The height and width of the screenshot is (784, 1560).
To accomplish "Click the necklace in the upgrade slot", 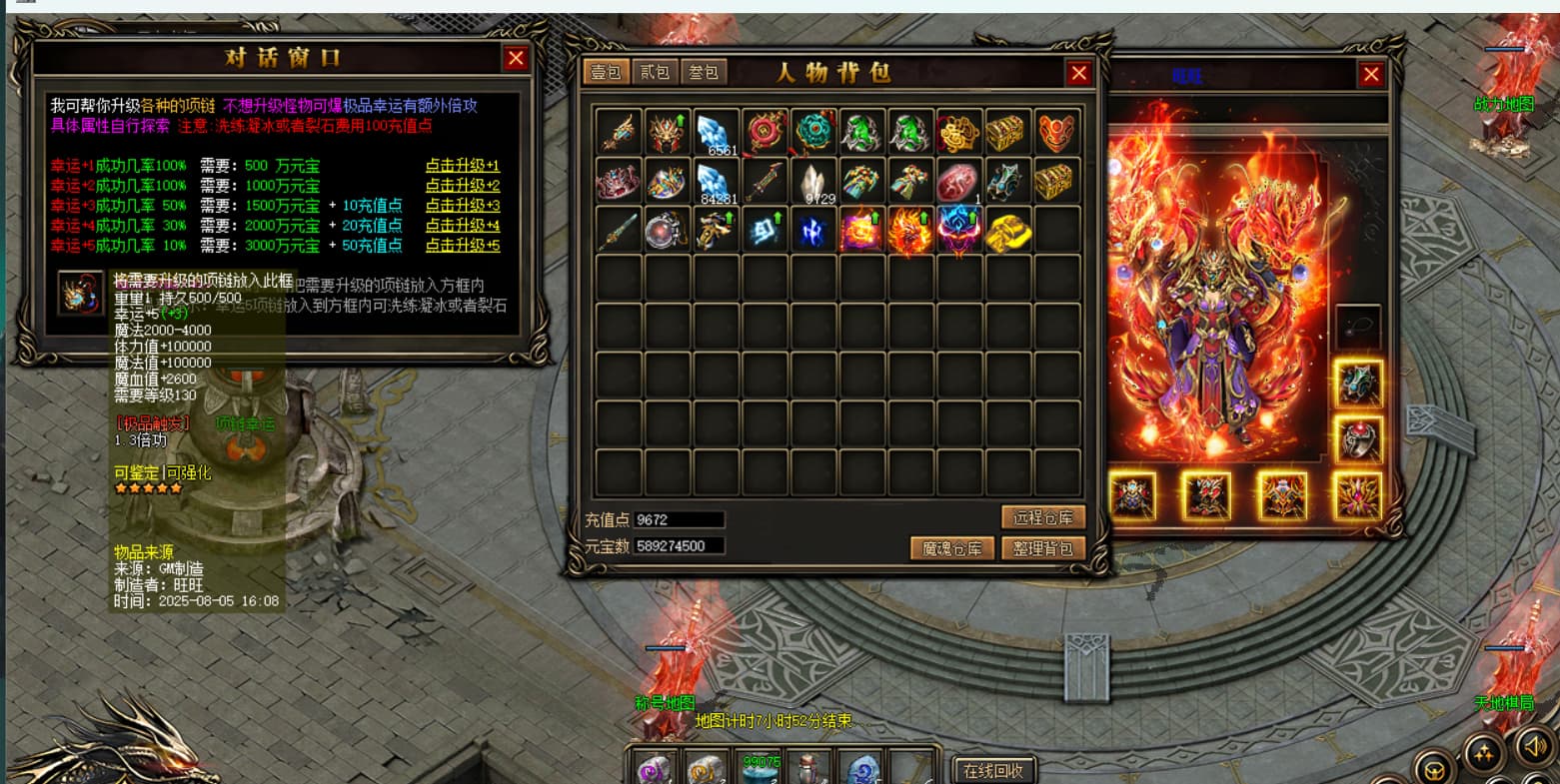I will (x=81, y=294).
